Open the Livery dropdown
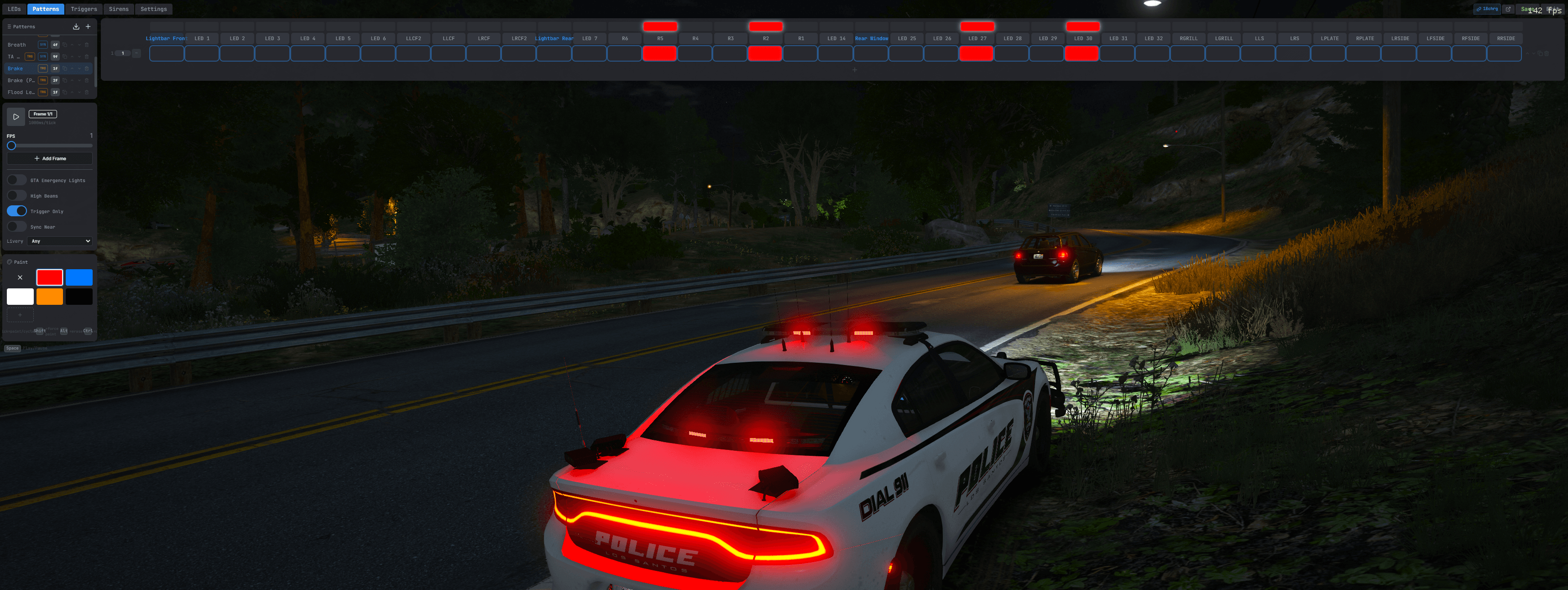Screen dimensions: 1568x590 coord(60,242)
